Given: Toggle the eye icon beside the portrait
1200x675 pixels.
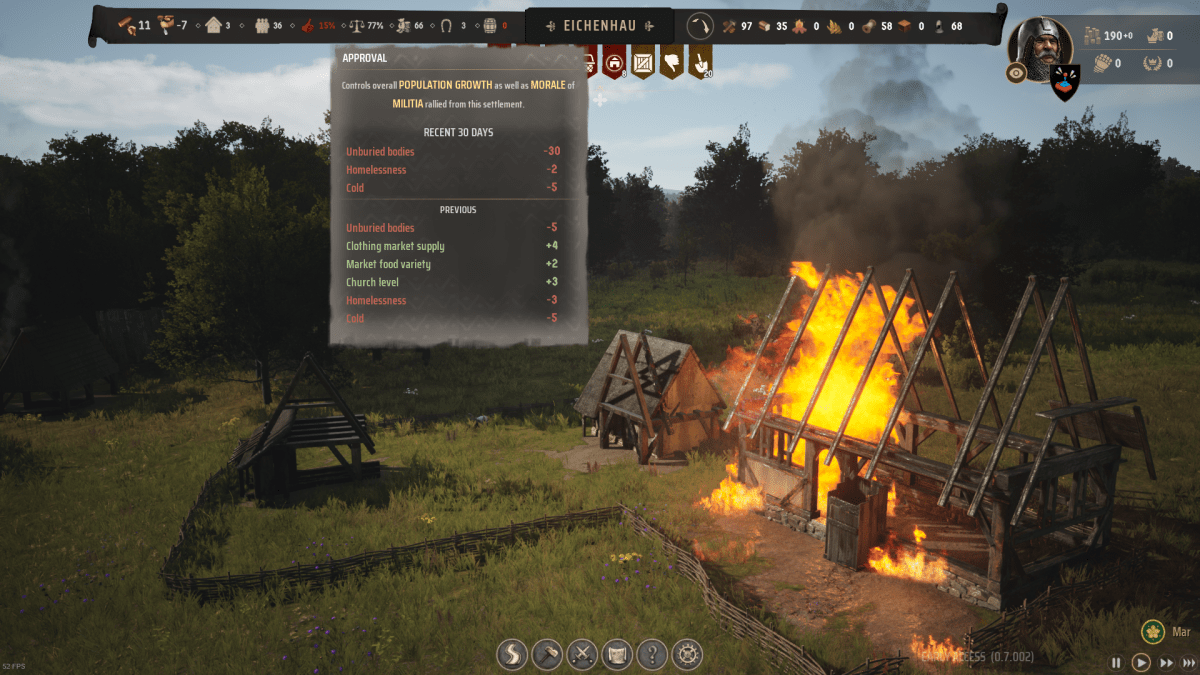Looking at the screenshot, I should [x=1017, y=73].
